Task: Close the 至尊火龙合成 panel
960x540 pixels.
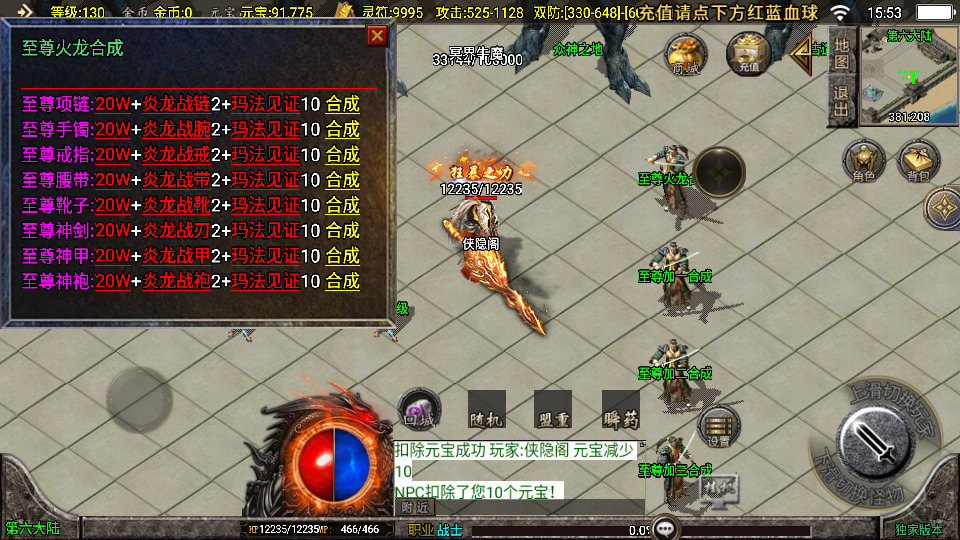Action: (x=377, y=37)
